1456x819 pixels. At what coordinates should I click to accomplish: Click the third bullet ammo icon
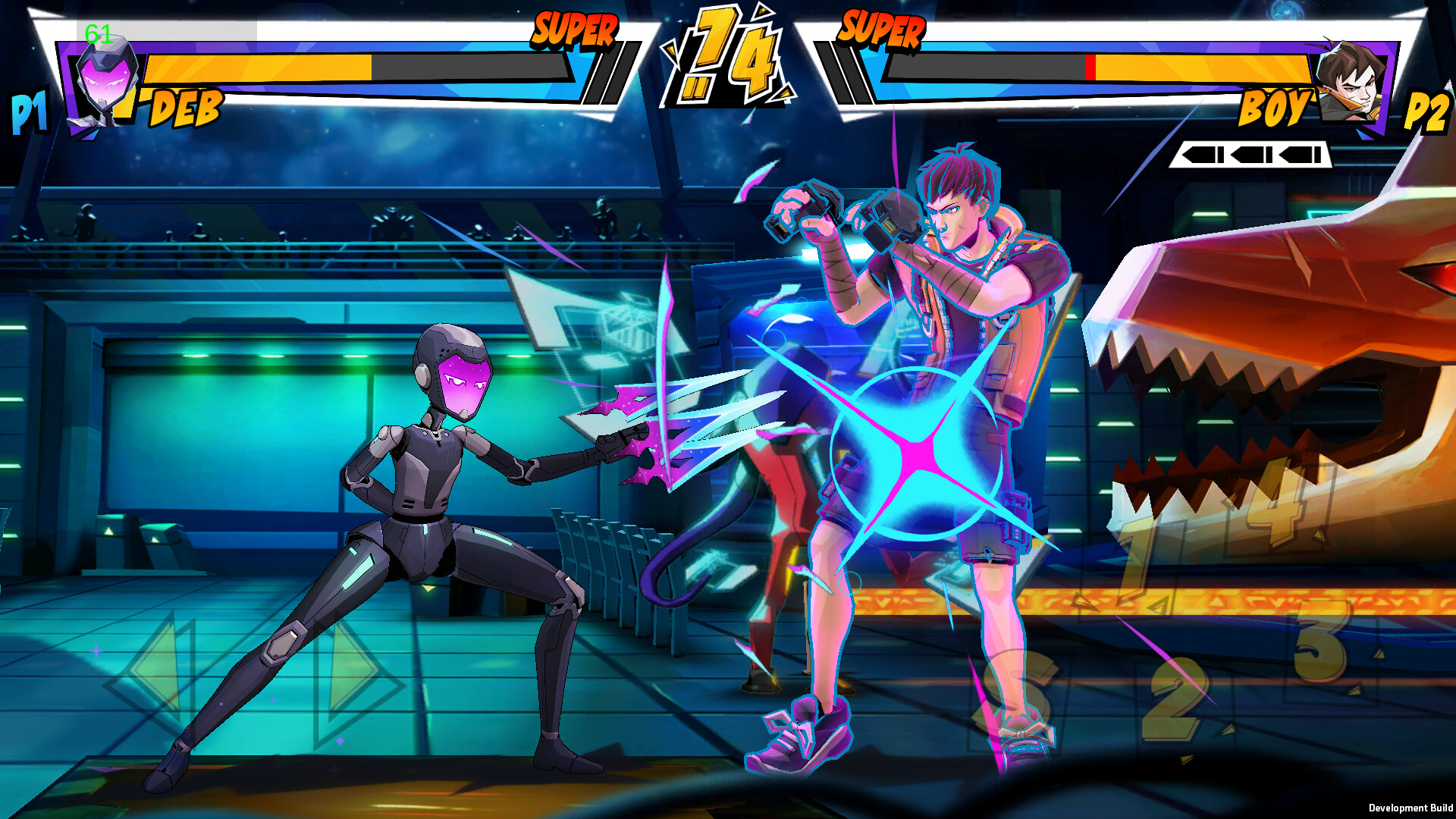click(x=1301, y=156)
